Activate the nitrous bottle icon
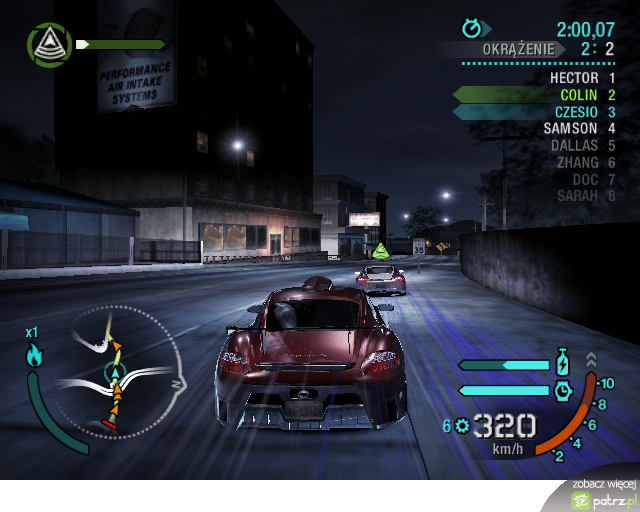The image size is (640, 512). [561, 363]
